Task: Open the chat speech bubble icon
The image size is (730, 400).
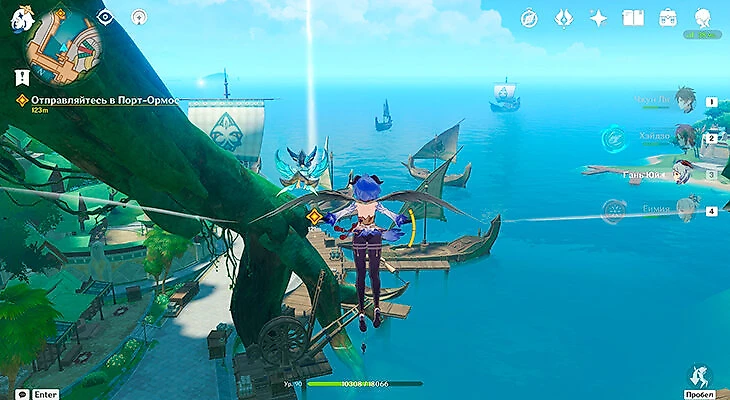Action: tap(21, 394)
